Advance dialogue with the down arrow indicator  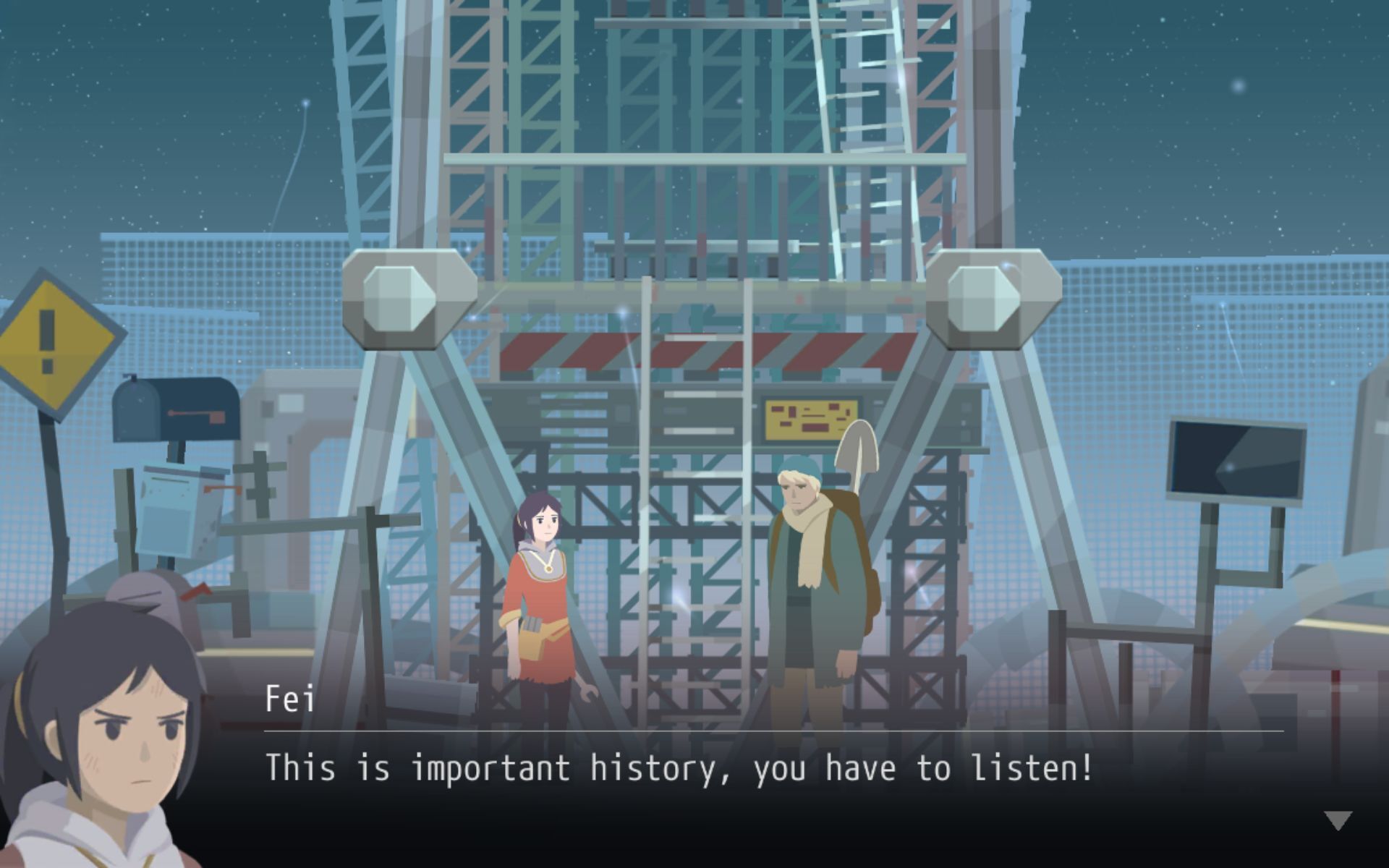(1338, 820)
